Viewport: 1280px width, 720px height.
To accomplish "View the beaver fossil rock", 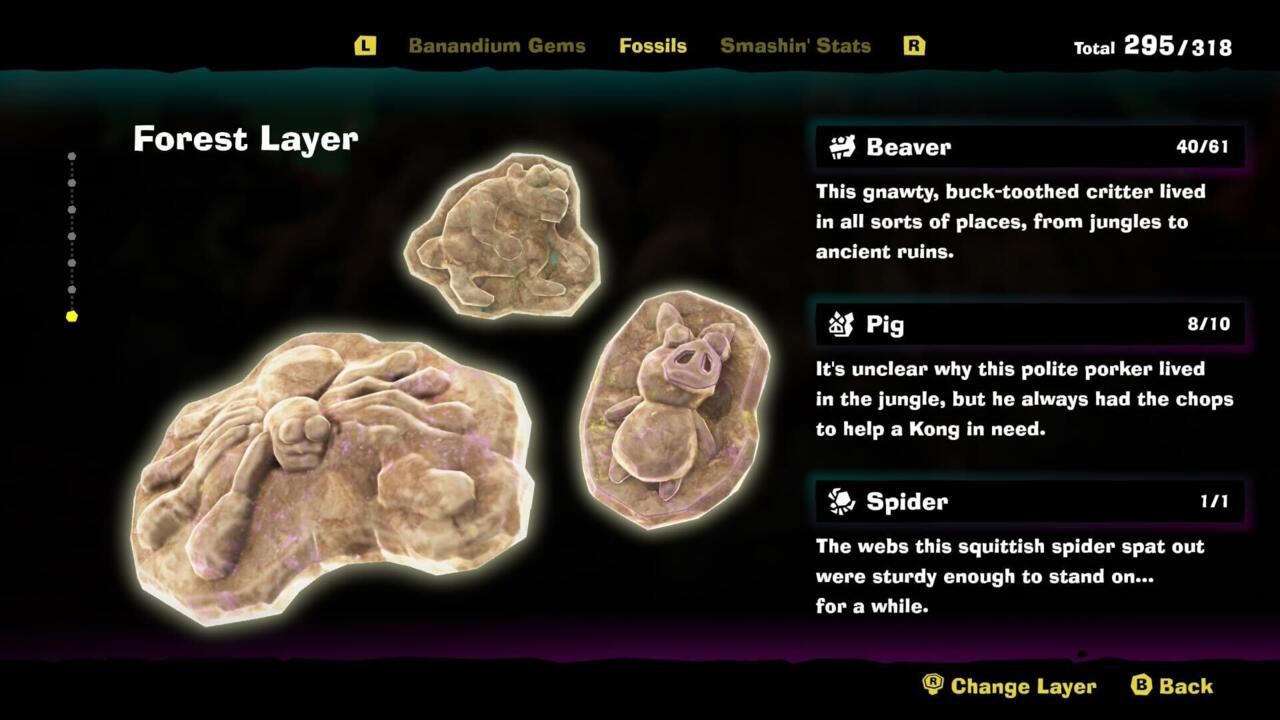I will (502, 237).
